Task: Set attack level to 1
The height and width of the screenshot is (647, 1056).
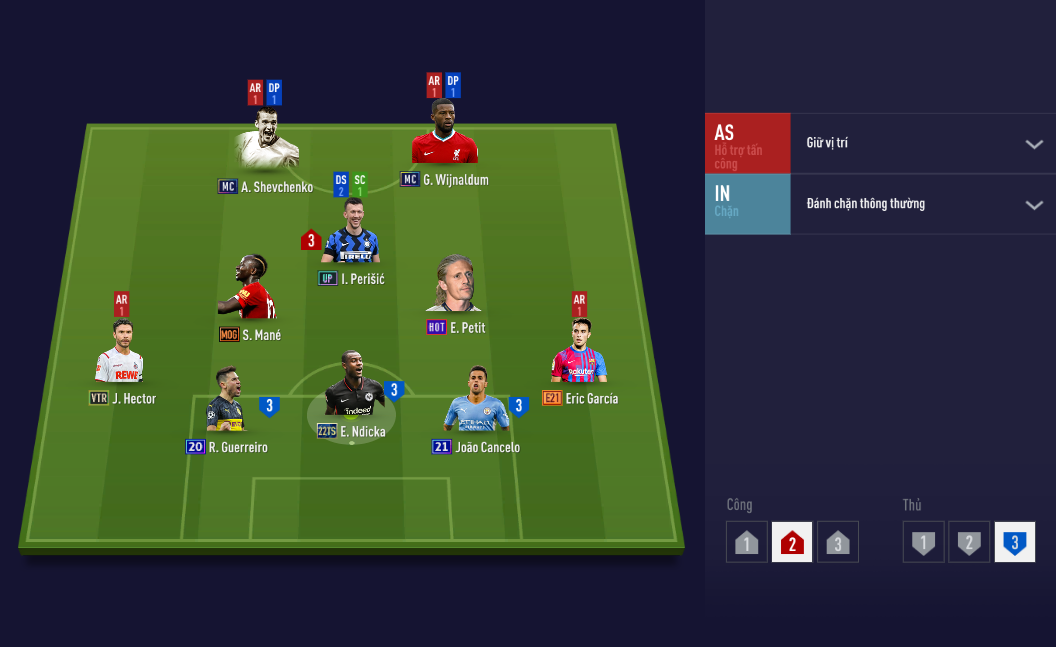Action: (747, 543)
